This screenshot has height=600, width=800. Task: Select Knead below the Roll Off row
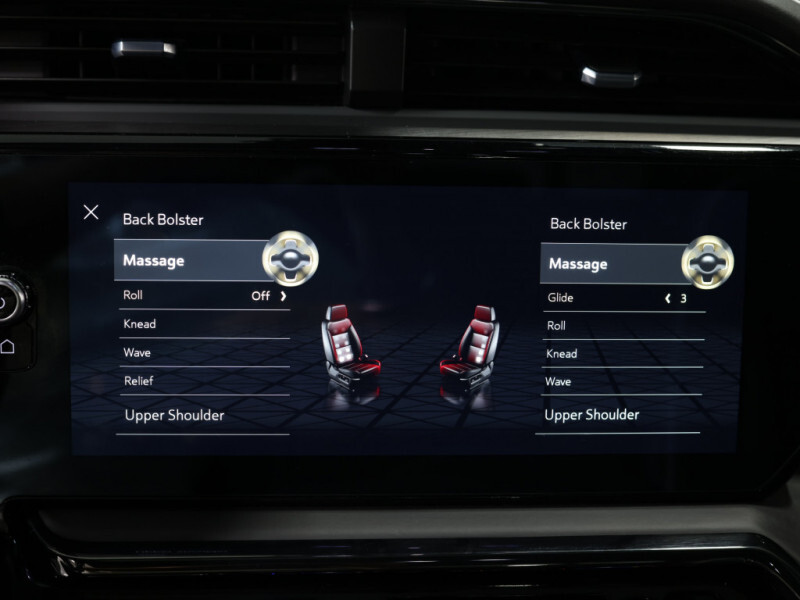coord(140,324)
